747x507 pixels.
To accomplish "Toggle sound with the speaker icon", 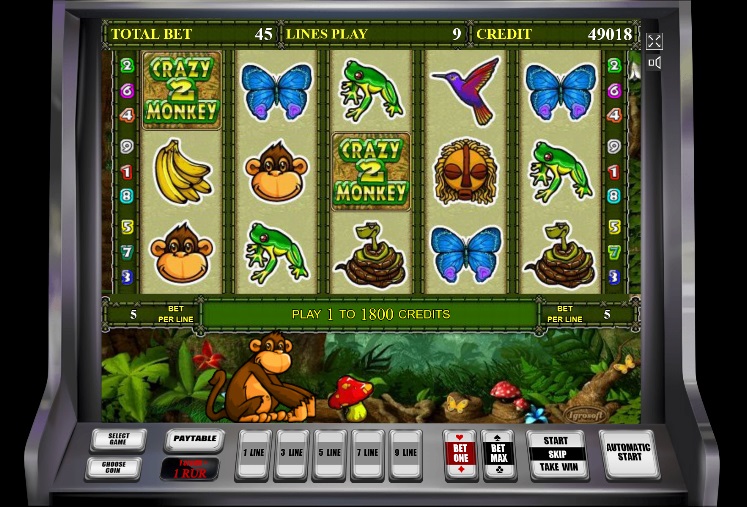I will tap(654, 63).
